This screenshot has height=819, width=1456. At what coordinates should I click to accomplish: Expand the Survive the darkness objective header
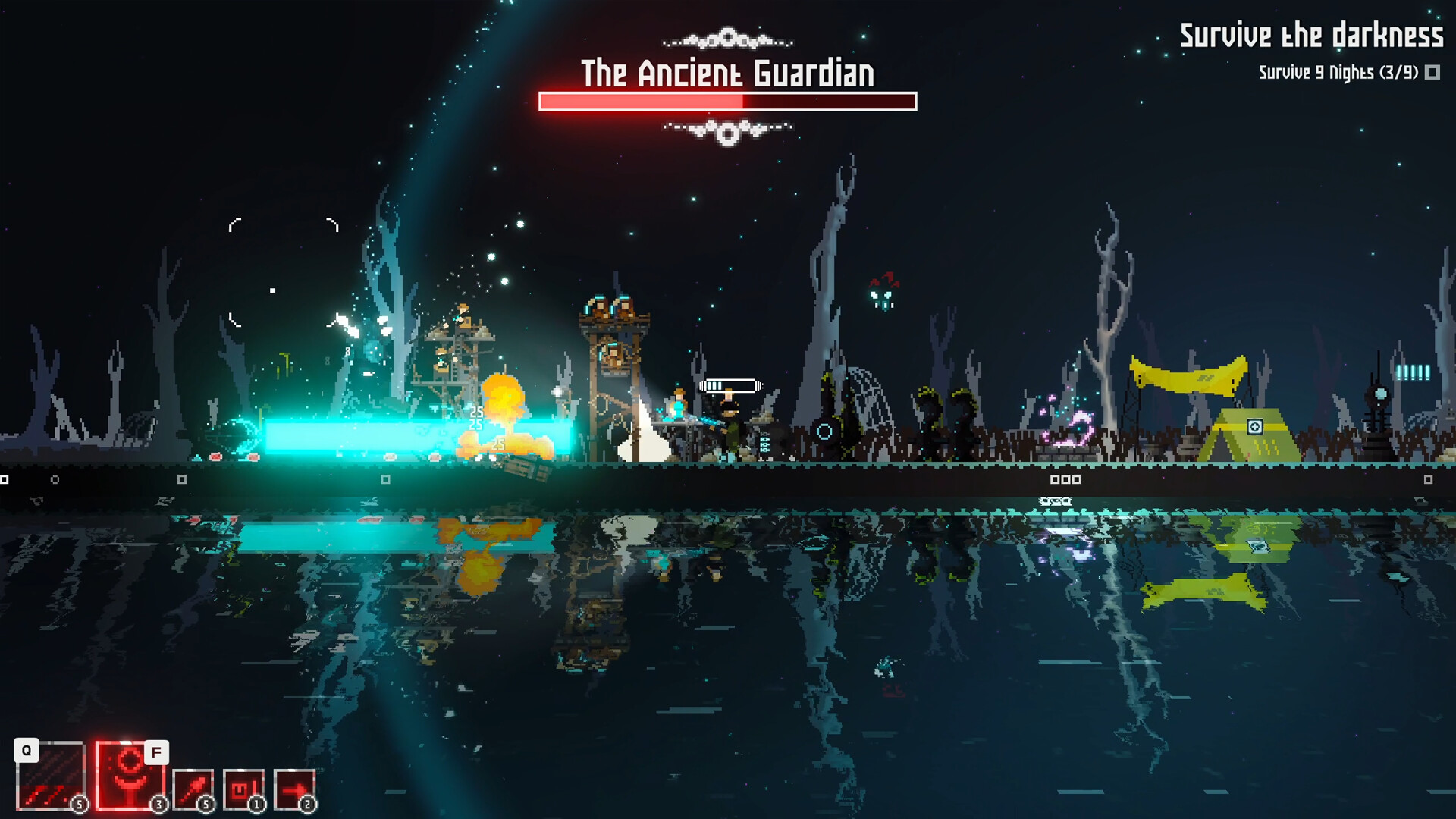click(x=1311, y=34)
